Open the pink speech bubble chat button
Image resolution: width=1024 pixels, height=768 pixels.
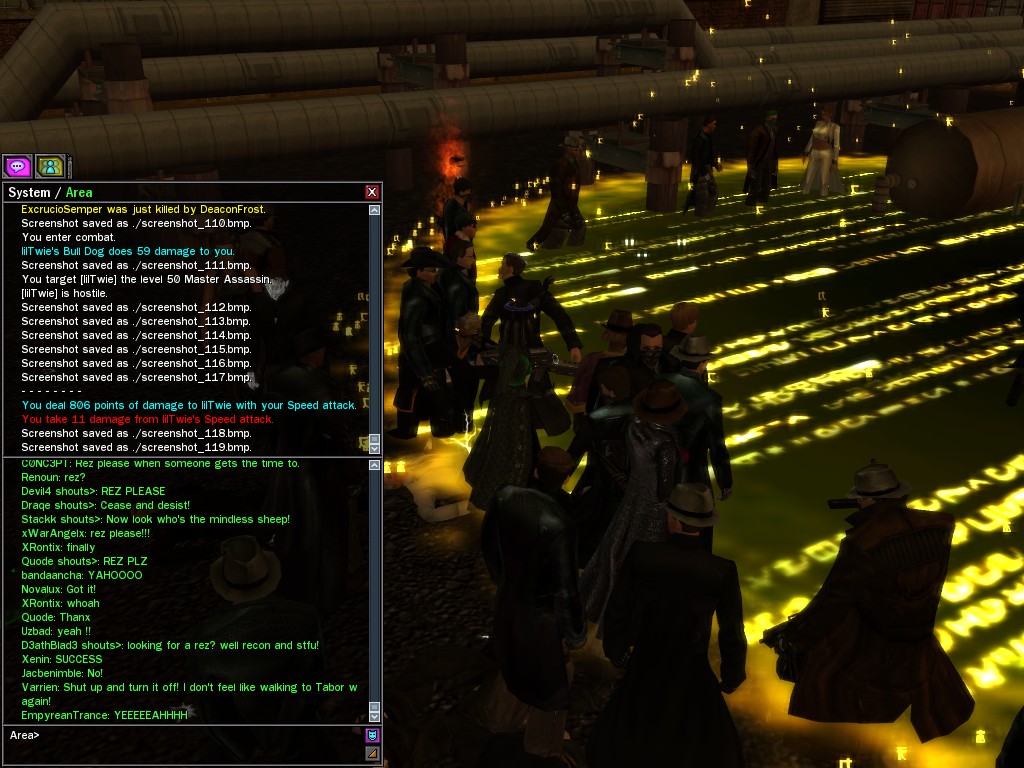click(17, 166)
